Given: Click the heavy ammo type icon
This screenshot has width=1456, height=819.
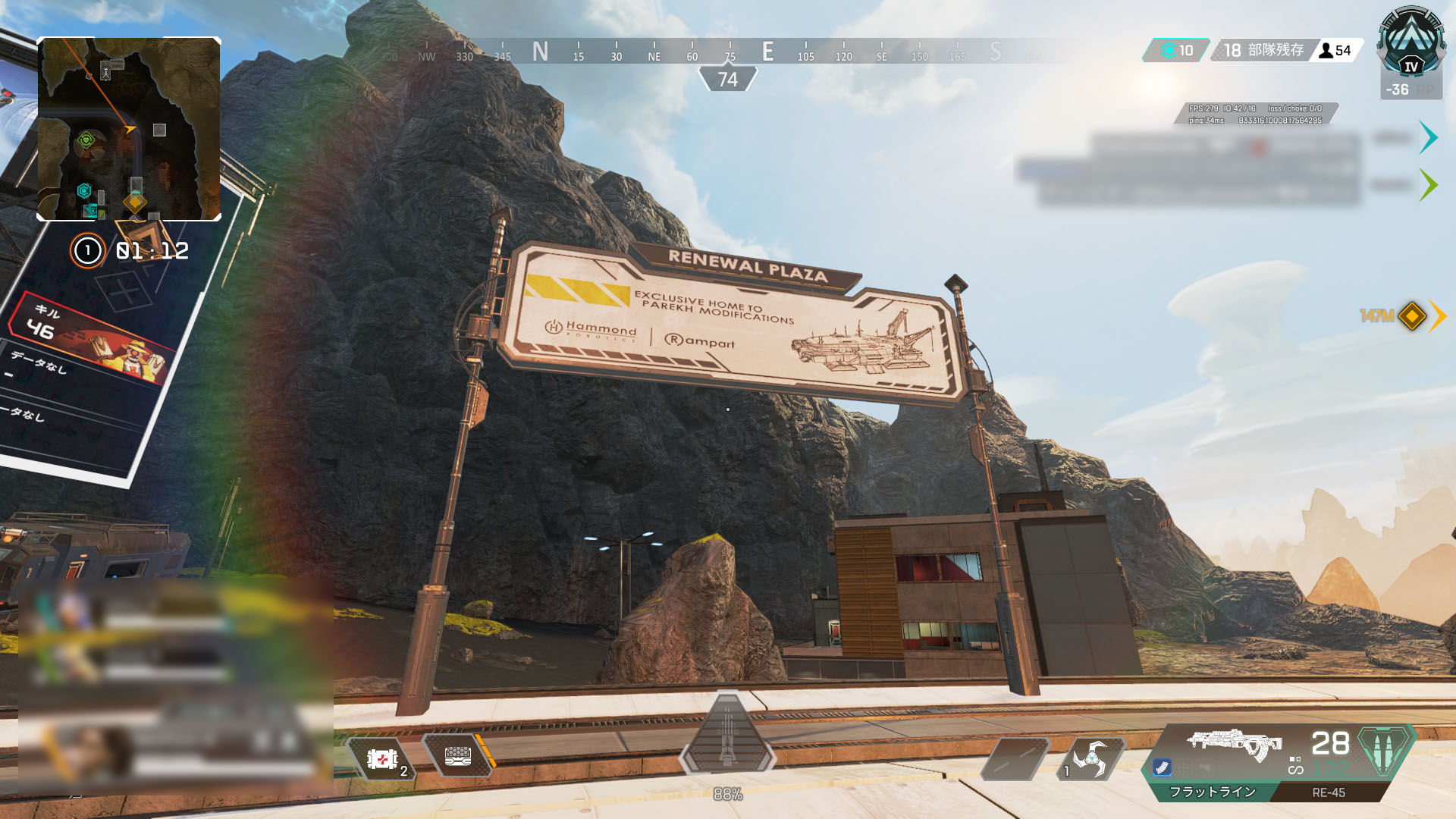Looking at the screenshot, I should coord(1385,749).
